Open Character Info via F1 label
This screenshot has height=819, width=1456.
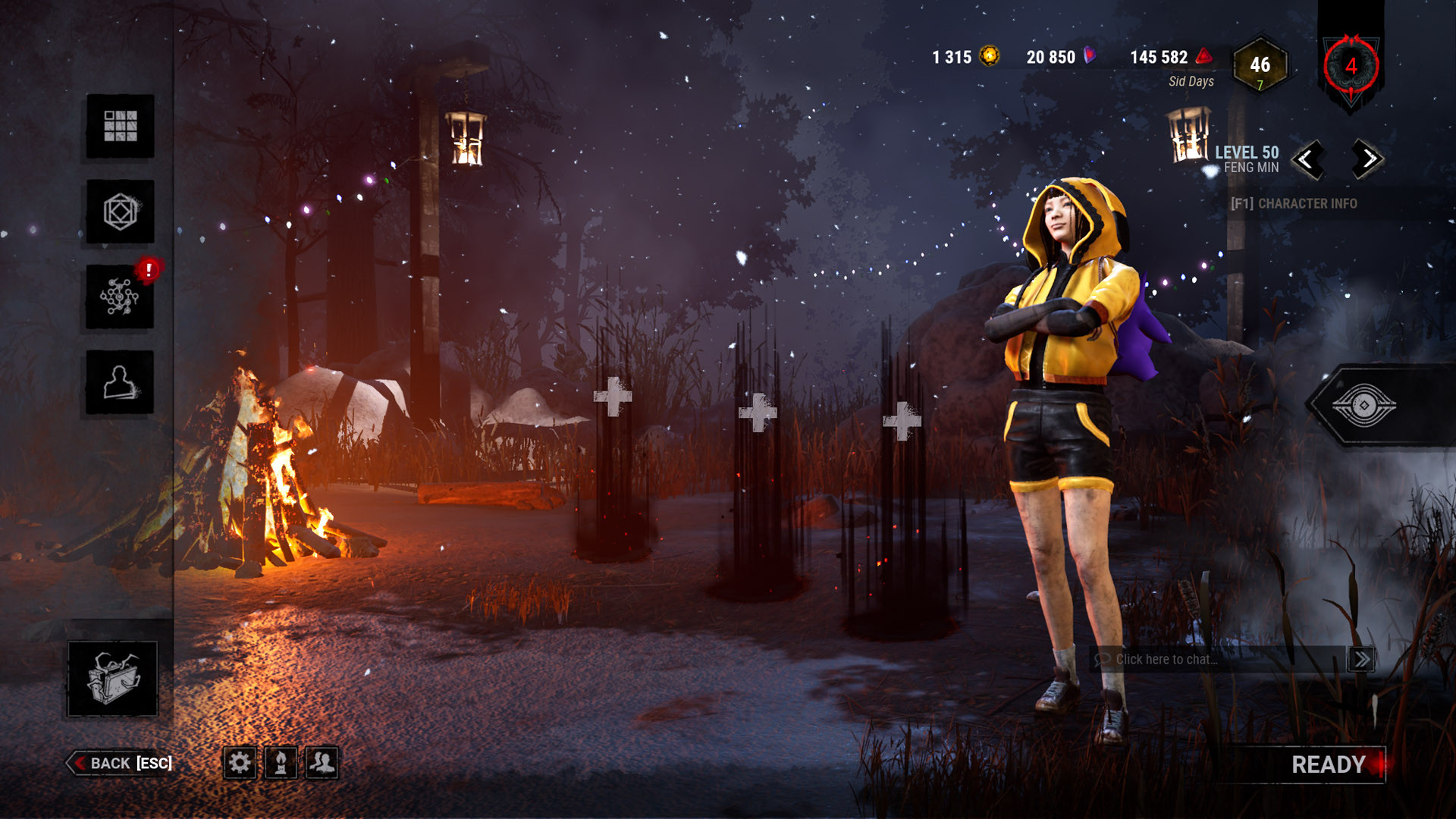[x=1295, y=204]
